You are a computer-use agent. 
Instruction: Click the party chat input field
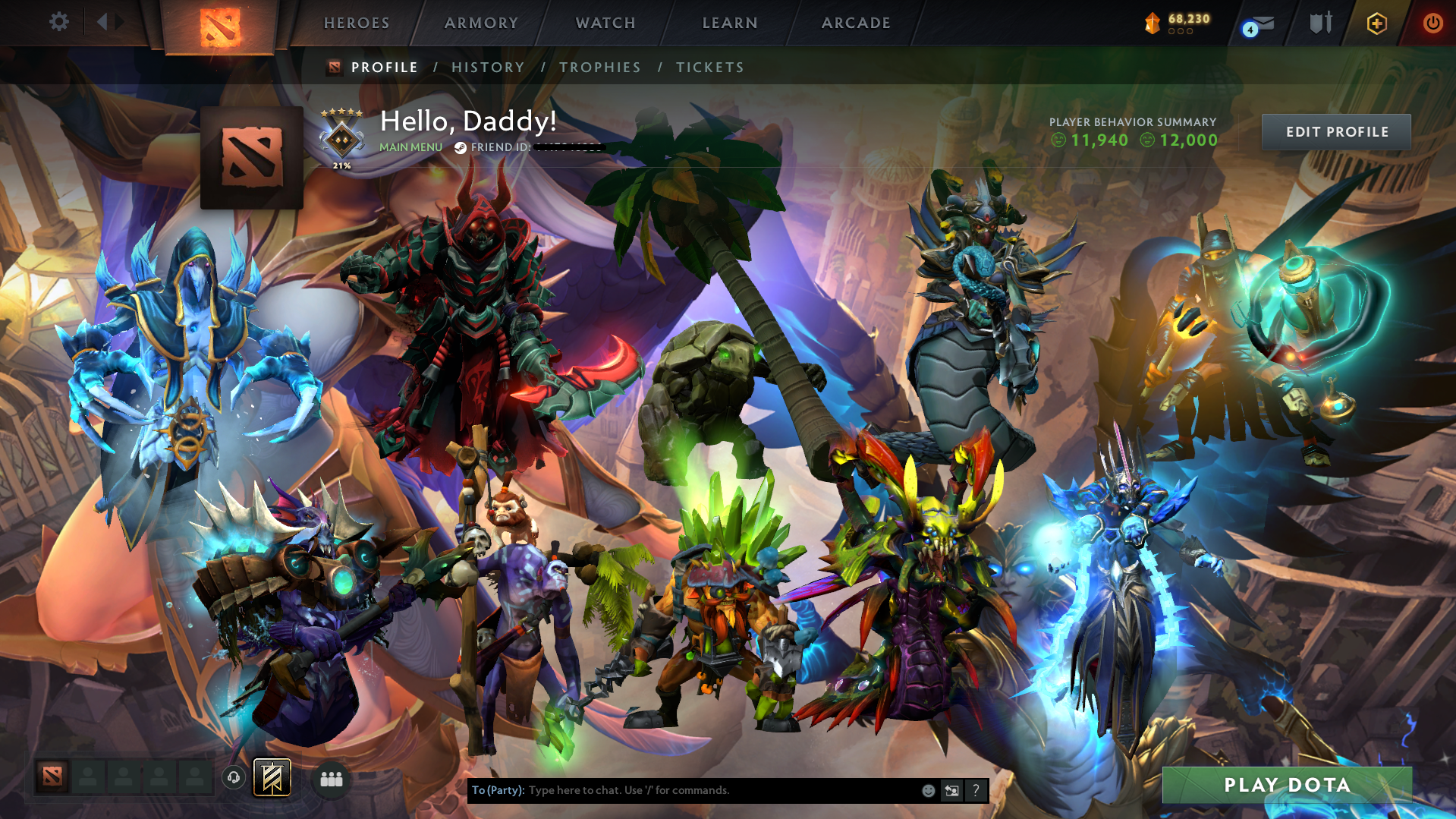click(683, 790)
